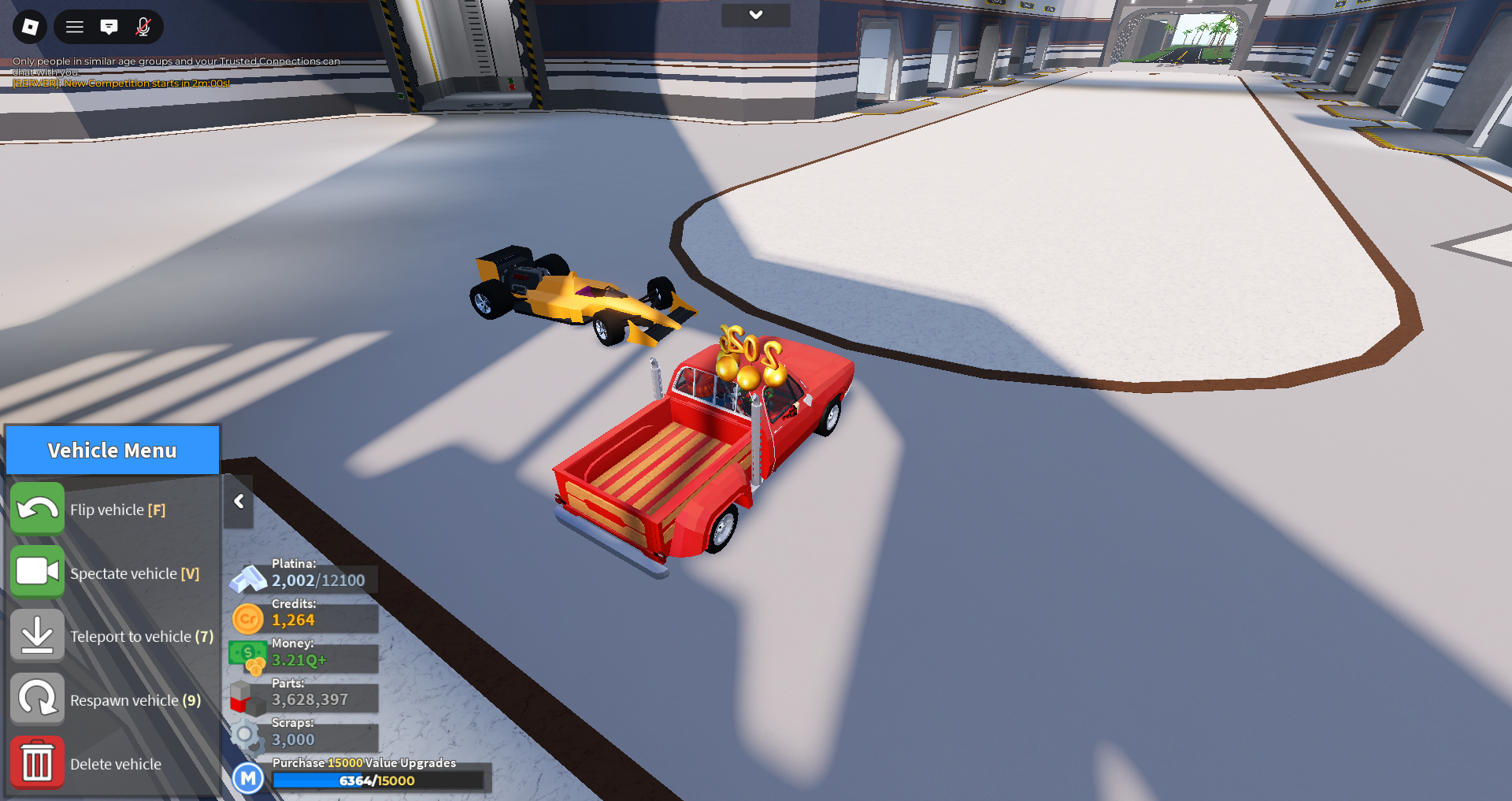1512x801 pixels.
Task: Expand the top center dropdown arrow
Action: point(756,15)
